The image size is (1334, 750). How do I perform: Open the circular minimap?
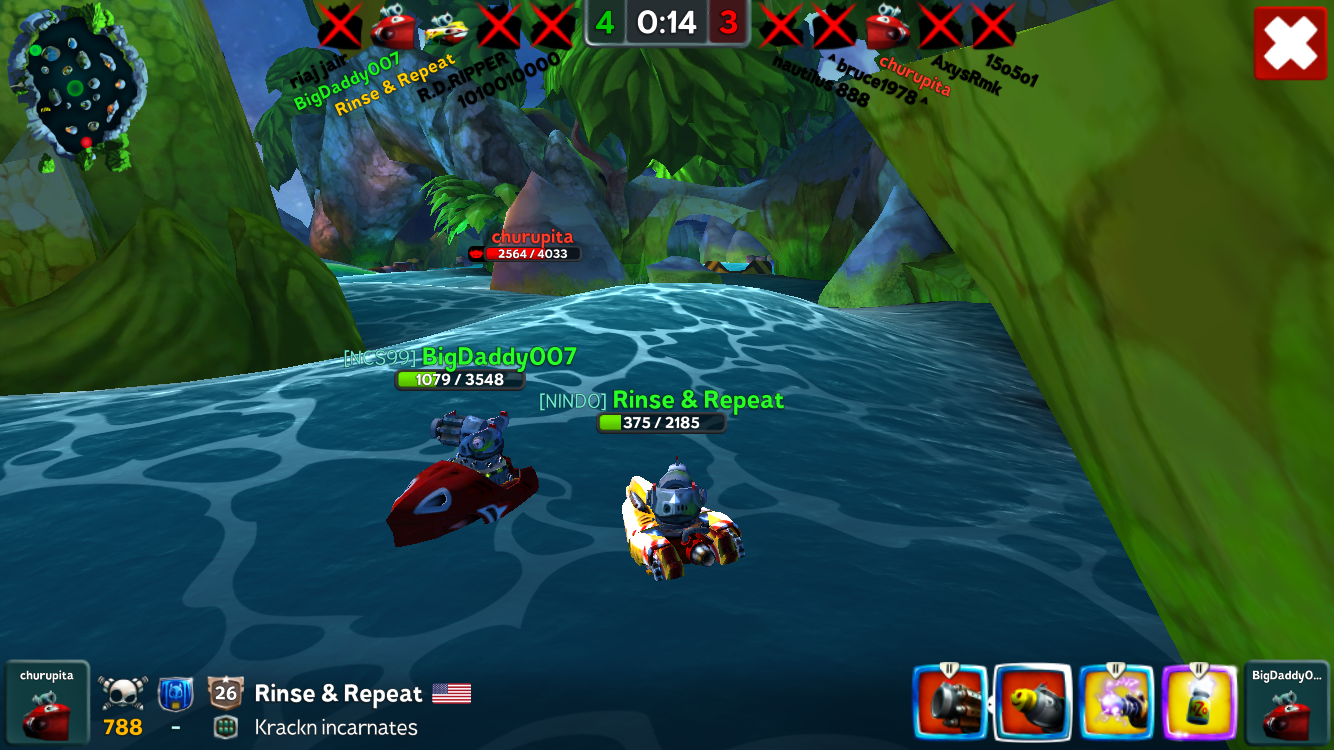click(x=76, y=87)
